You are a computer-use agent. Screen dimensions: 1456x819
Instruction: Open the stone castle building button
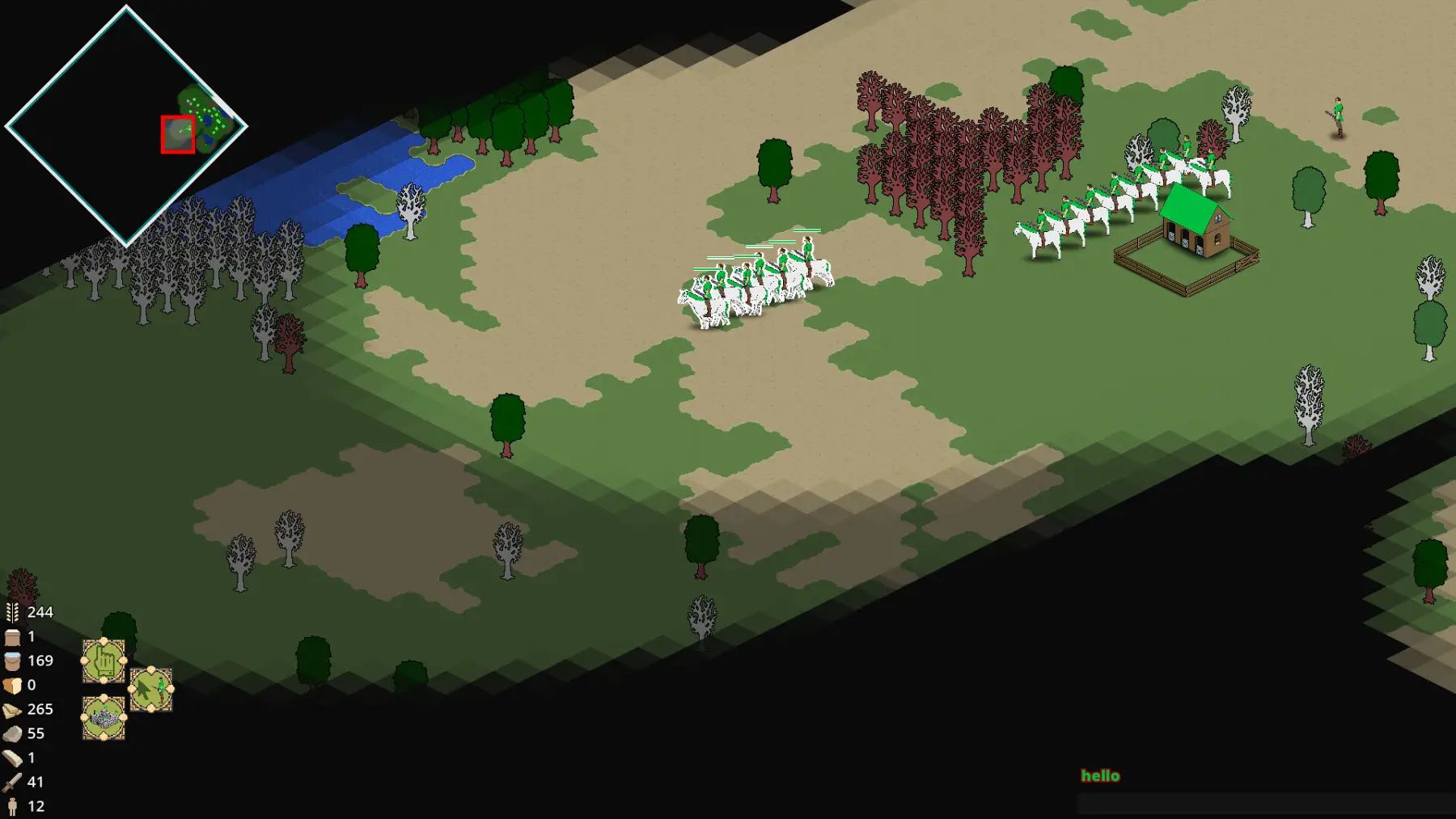[104, 717]
